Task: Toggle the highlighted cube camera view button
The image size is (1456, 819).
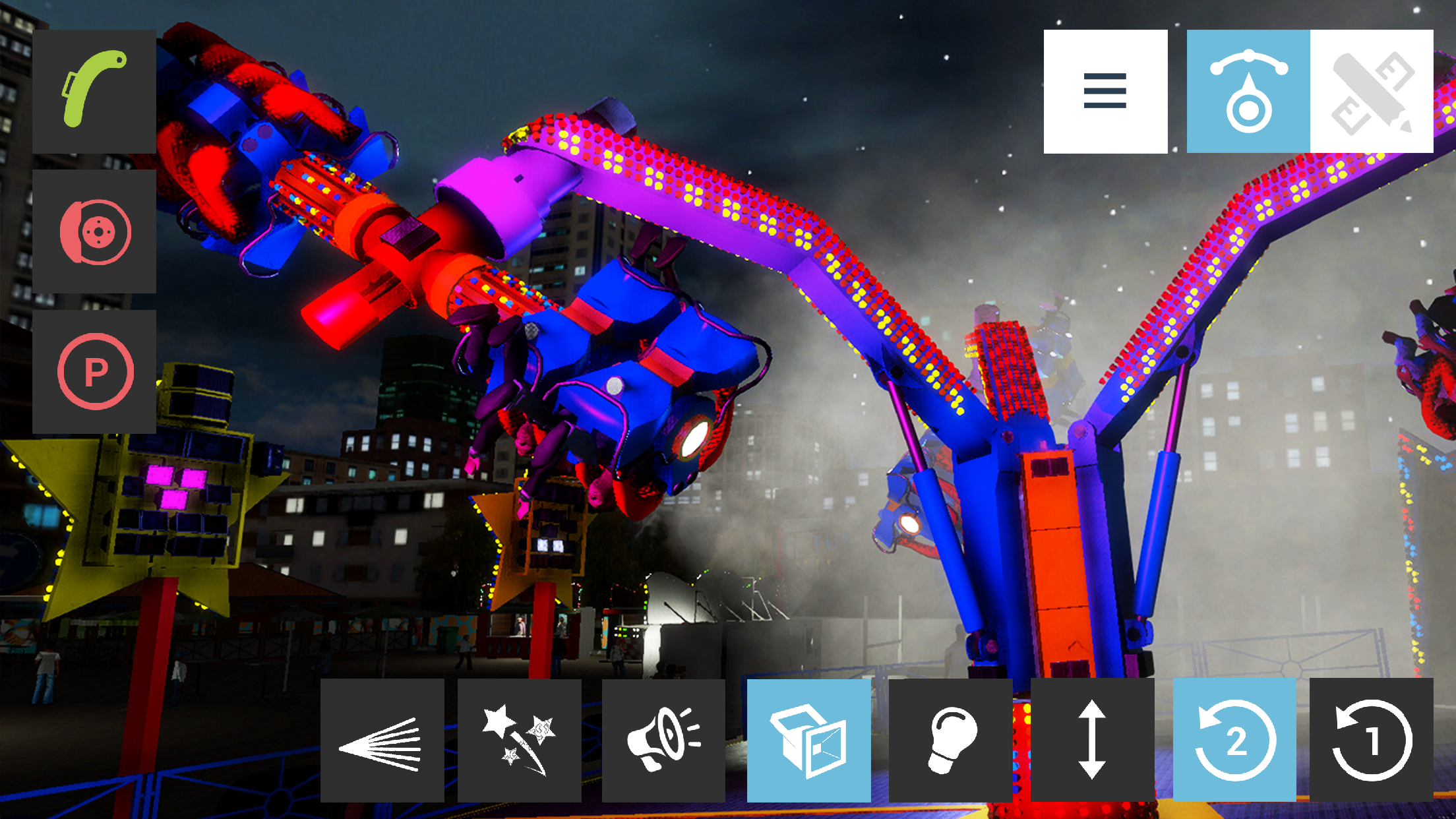Action: pyautogui.click(x=808, y=741)
